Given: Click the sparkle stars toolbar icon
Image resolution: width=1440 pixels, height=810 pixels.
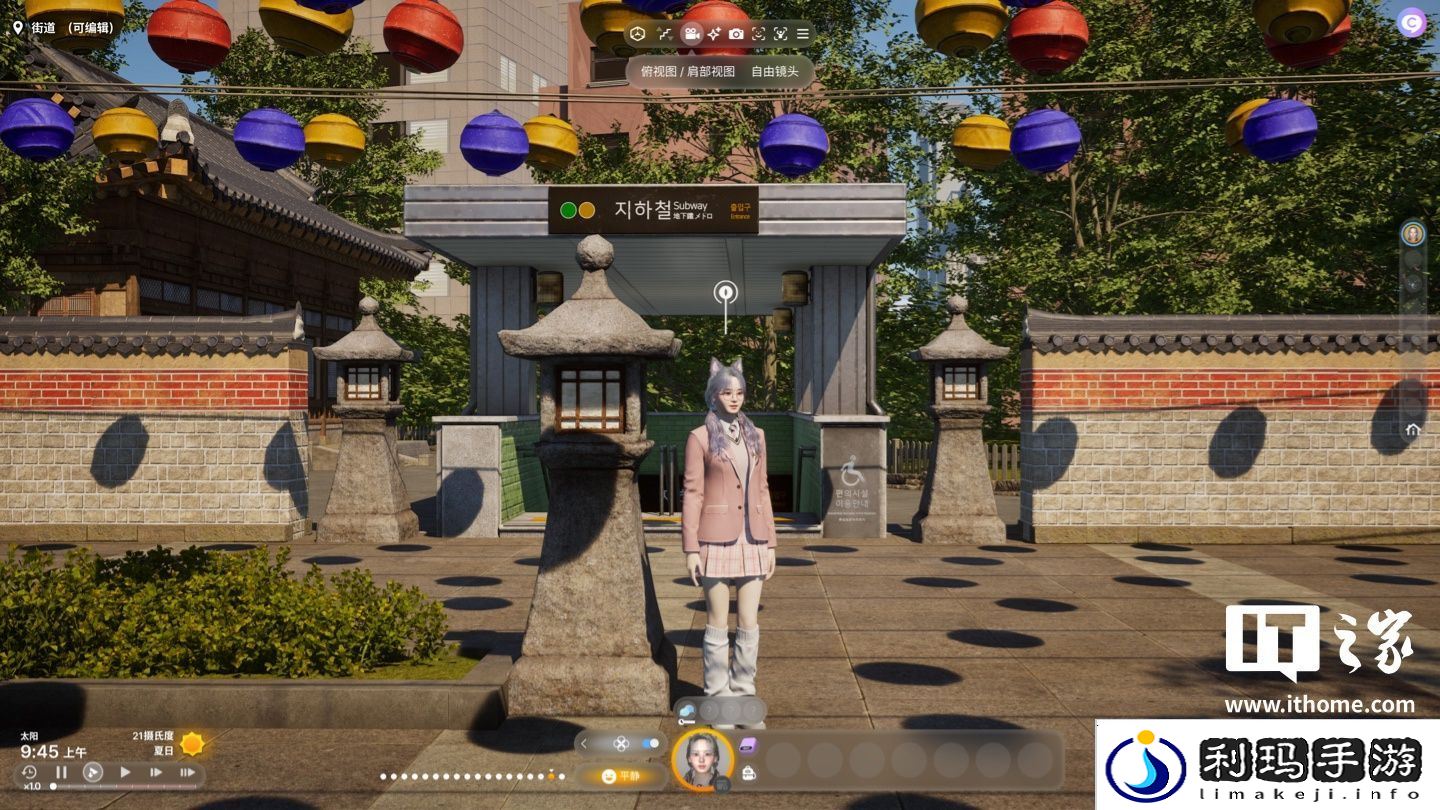Looking at the screenshot, I should 713,34.
